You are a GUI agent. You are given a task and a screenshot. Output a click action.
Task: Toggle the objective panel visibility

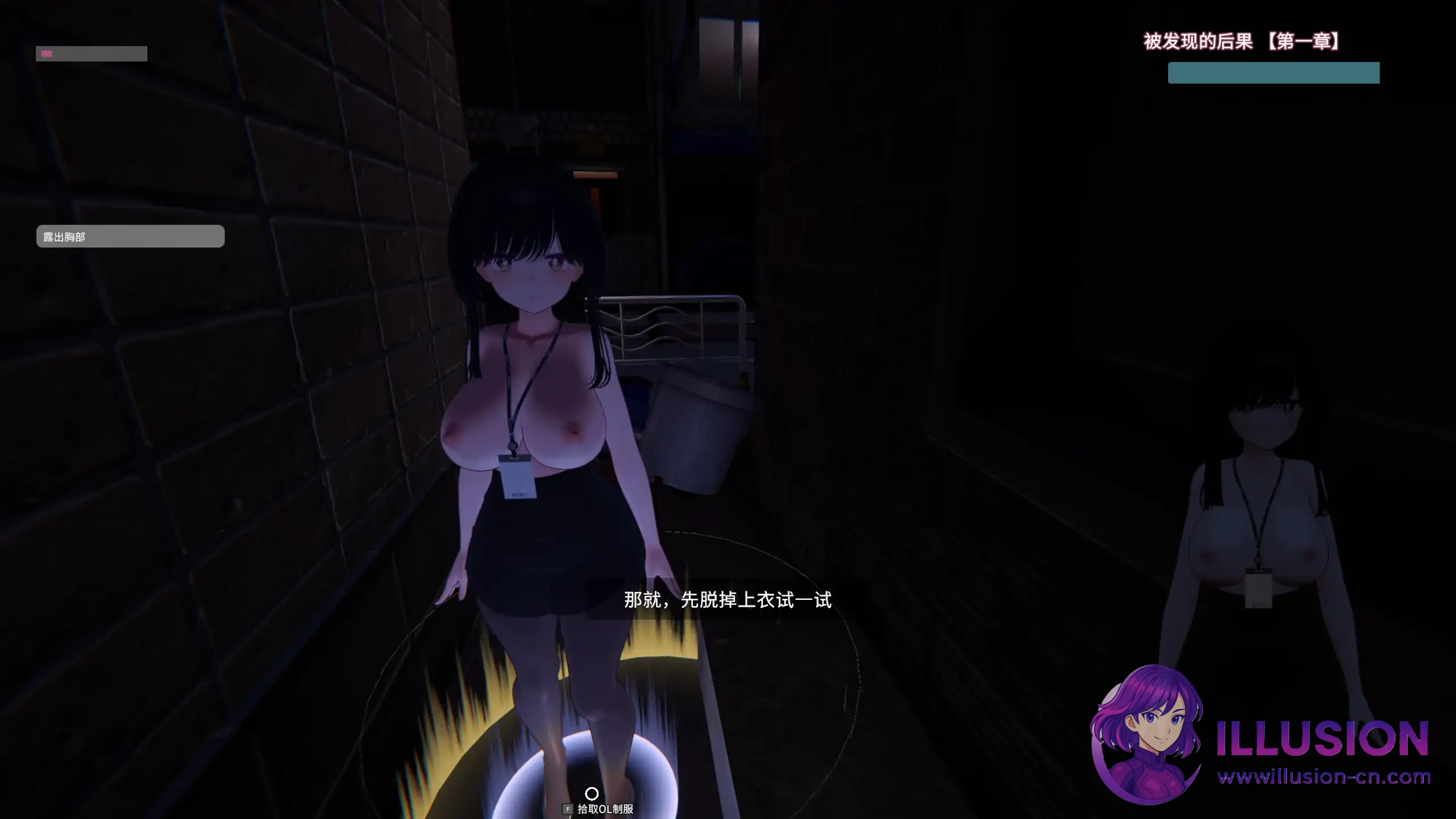130,236
